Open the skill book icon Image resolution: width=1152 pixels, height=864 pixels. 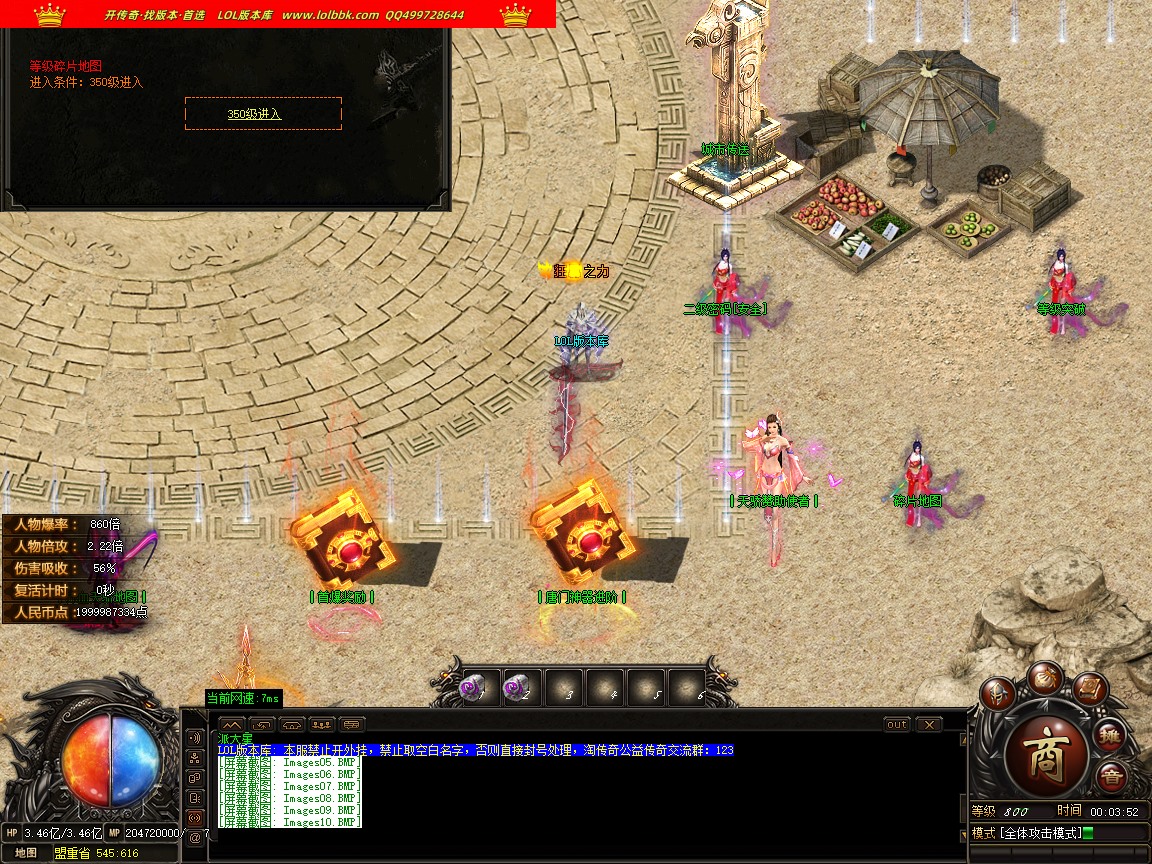point(1090,690)
